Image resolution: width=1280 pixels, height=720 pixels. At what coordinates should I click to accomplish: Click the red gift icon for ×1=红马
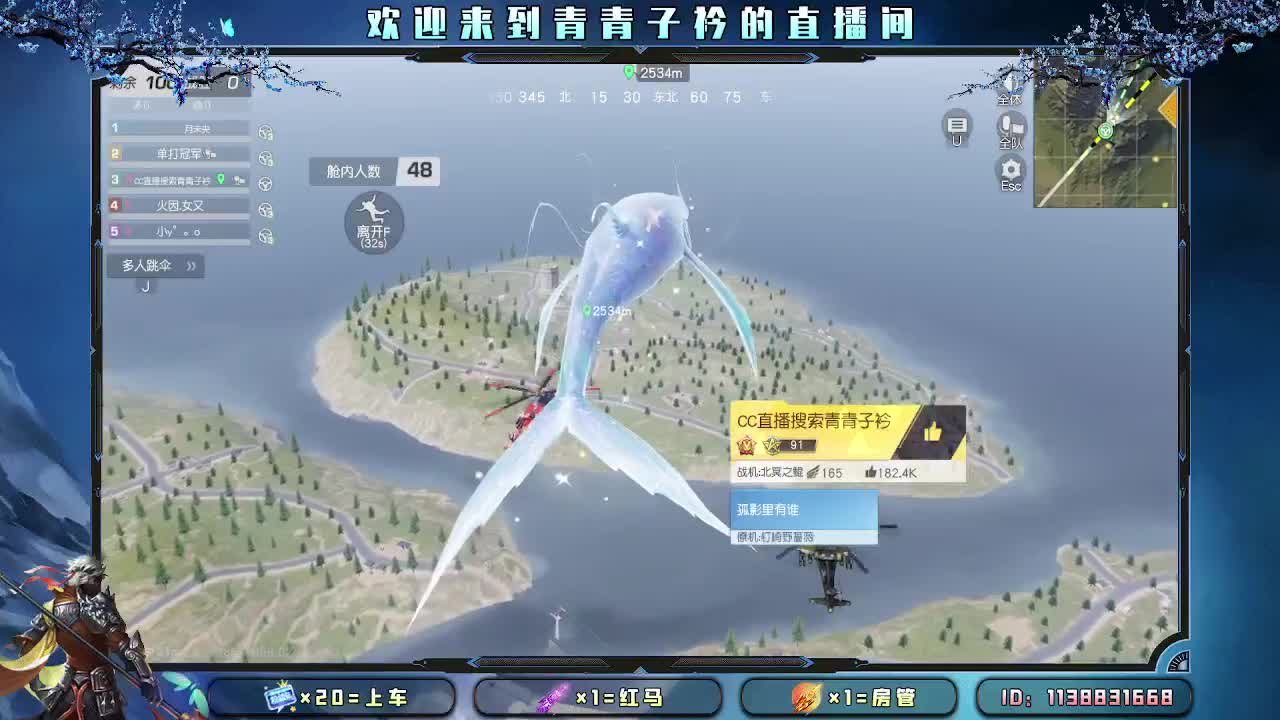(x=553, y=696)
